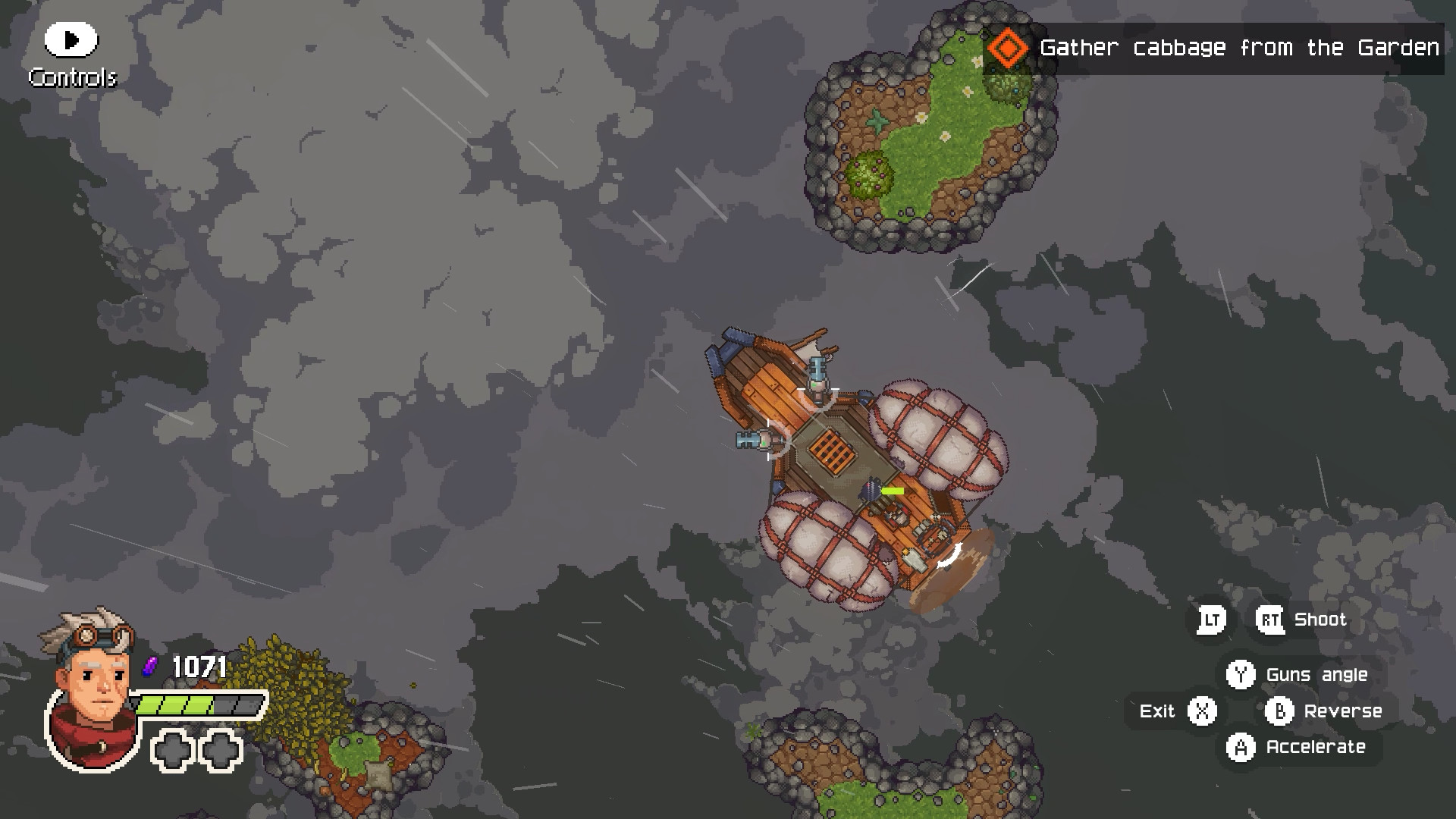The width and height of the screenshot is (1456, 819).
Task: Click the Controls play icon top-left
Action: (70, 39)
